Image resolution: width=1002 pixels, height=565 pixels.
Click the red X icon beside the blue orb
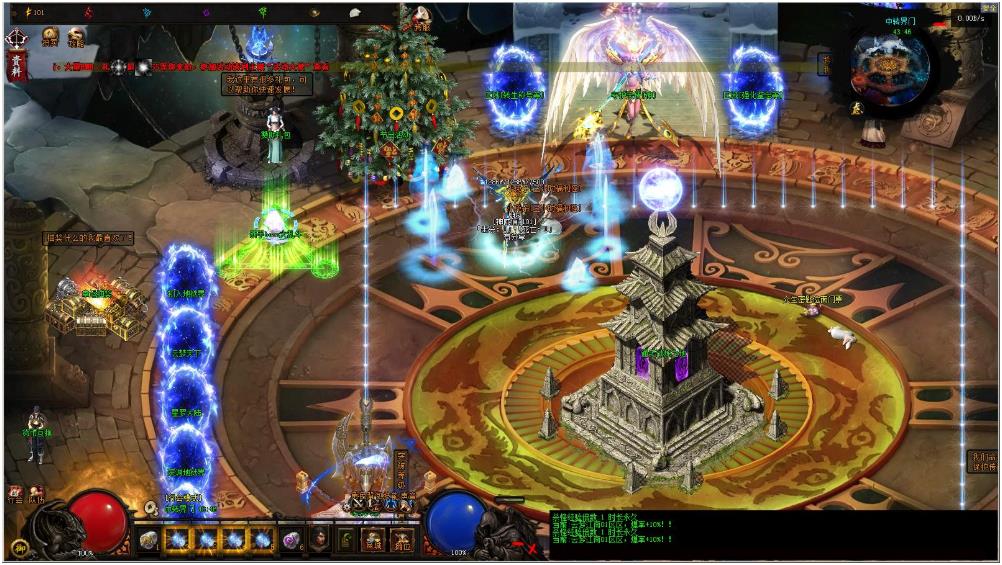[531, 547]
